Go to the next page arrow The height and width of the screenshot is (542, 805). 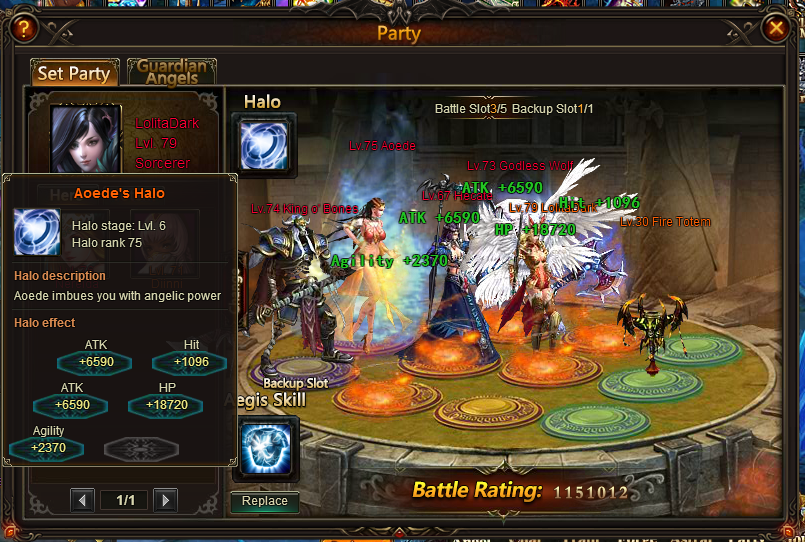tap(166, 500)
